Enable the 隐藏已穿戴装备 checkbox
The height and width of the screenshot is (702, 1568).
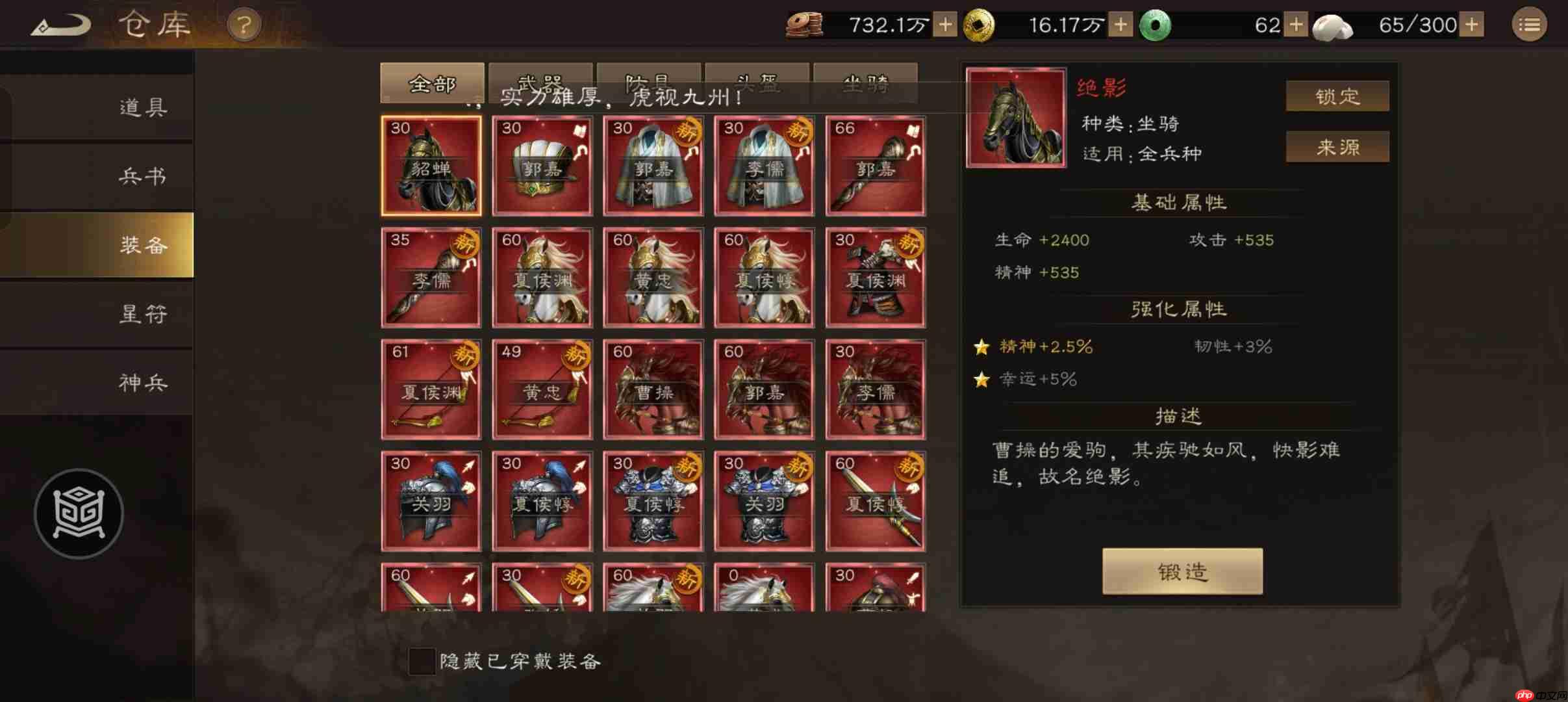[421, 661]
